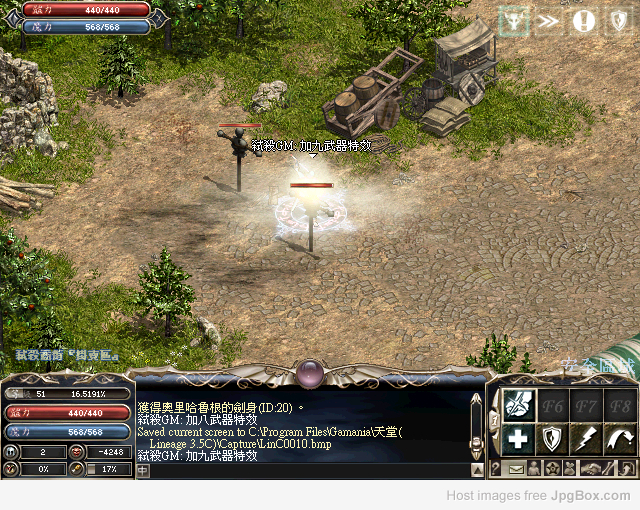The image size is (640, 510).
Task: Cast the lightning bolt skill
Action: [x=586, y=439]
